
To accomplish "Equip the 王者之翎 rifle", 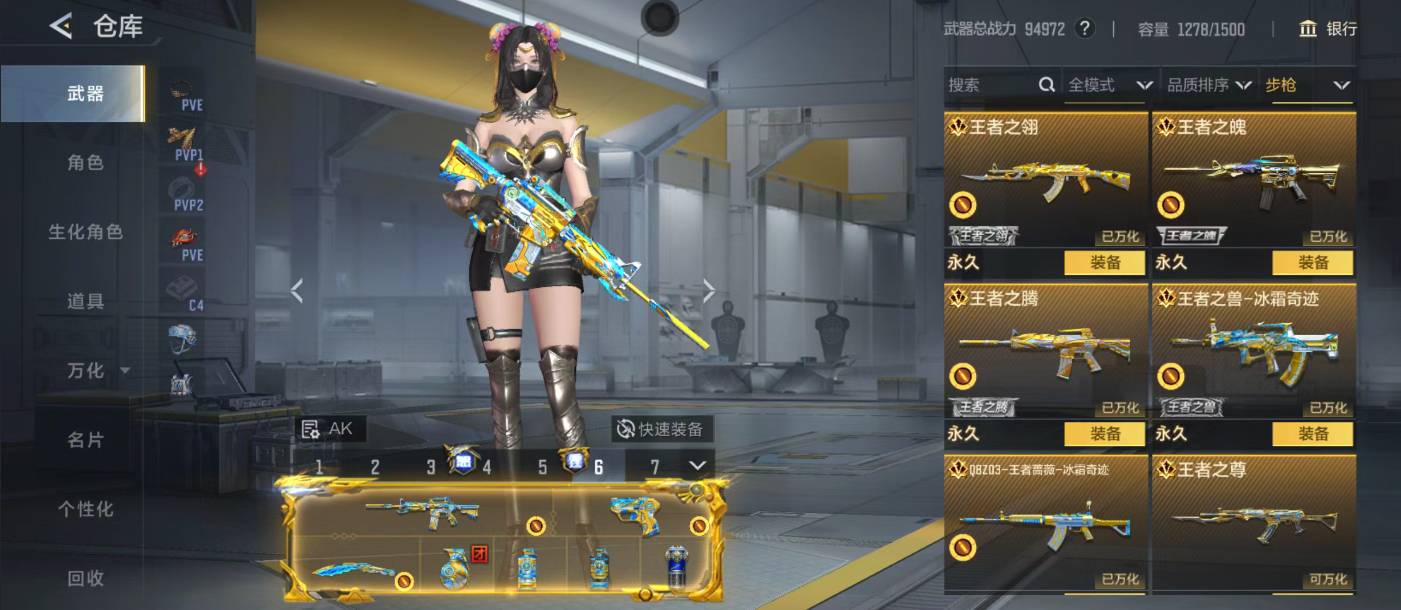I will coord(1104,263).
